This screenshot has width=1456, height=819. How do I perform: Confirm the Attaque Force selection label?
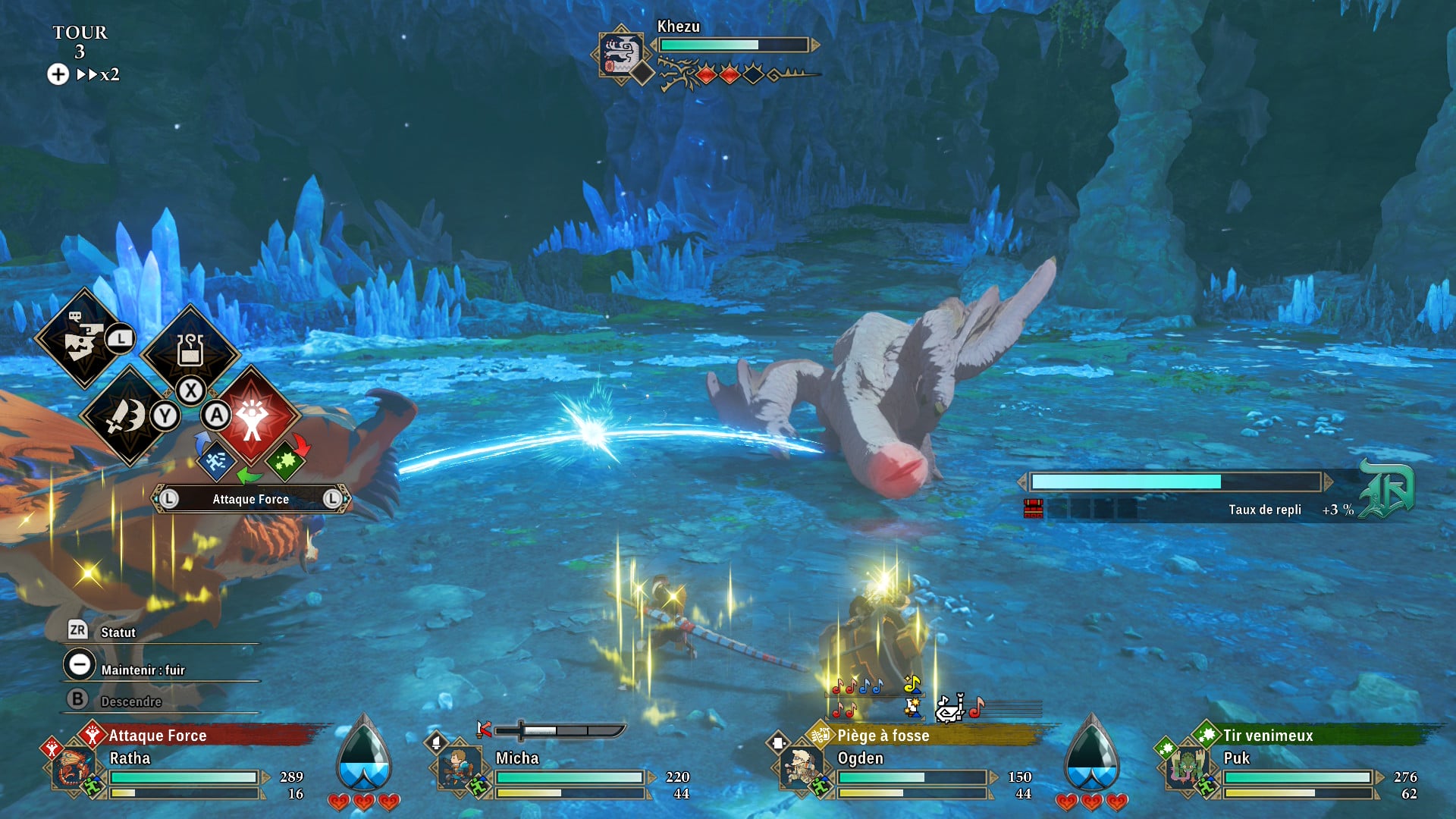pyautogui.click(x=250, y=499)
